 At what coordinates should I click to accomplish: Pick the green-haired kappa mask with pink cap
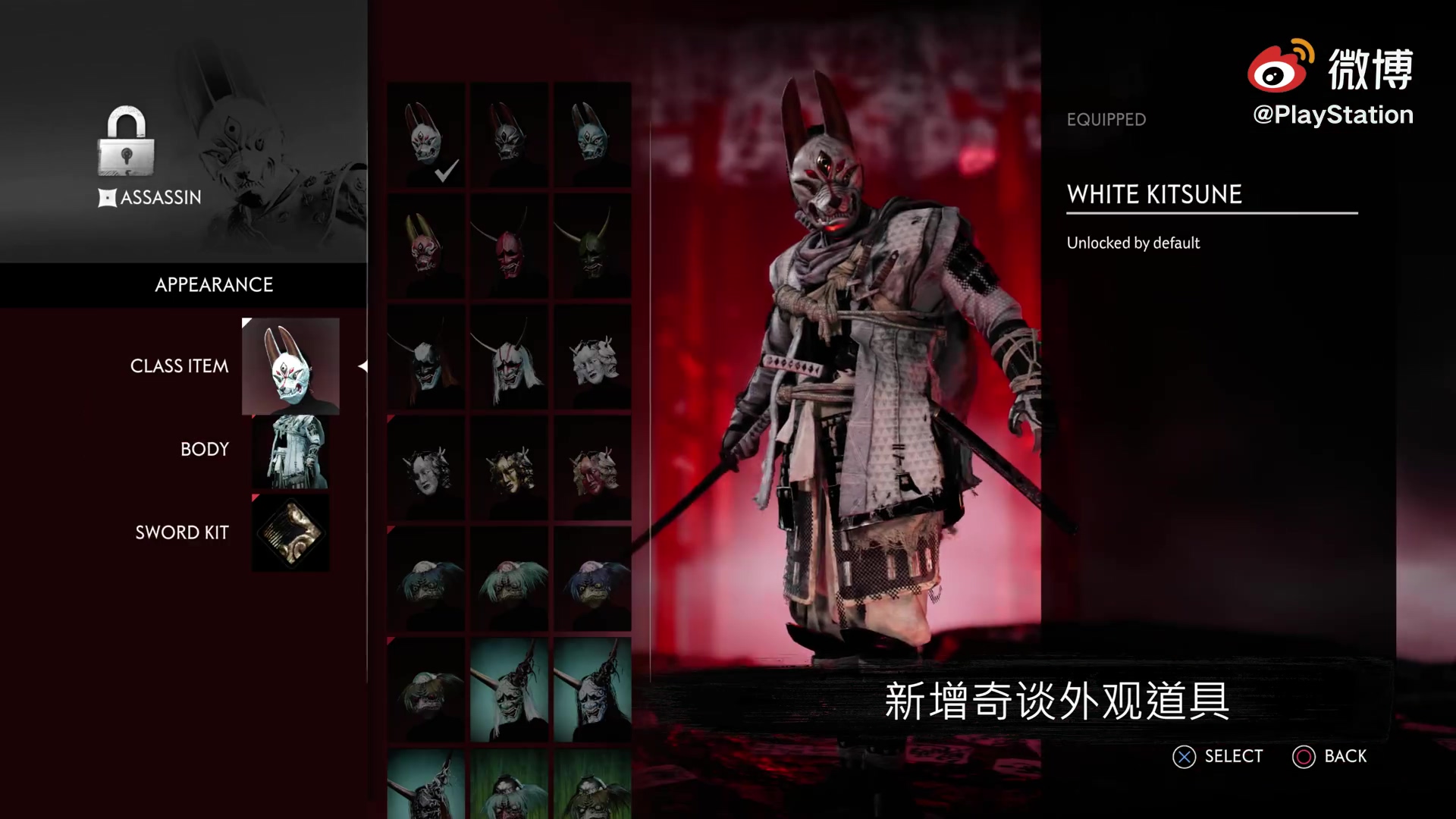click(509, 579)
